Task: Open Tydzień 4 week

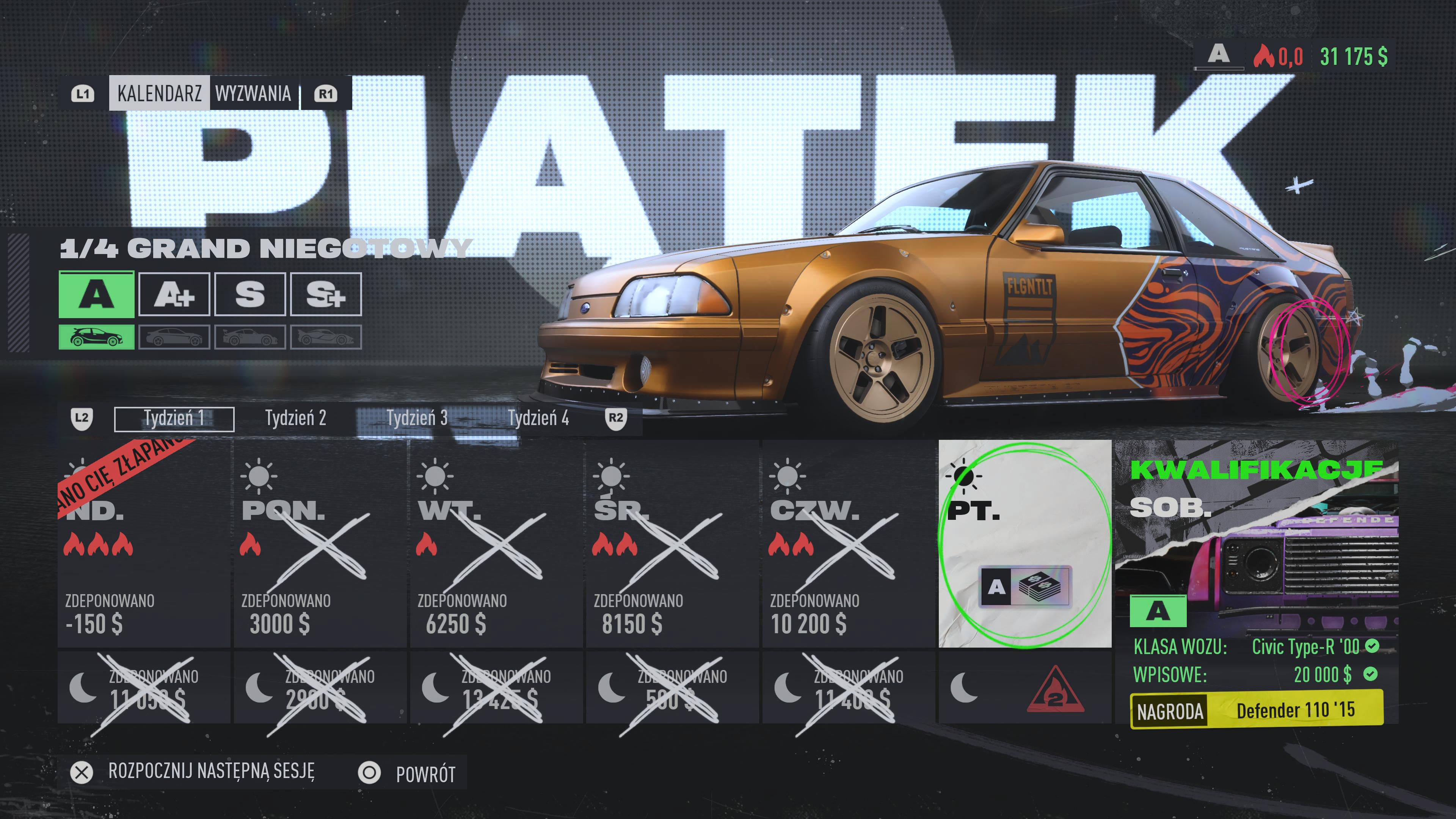Action: click(x=538, y=419)
